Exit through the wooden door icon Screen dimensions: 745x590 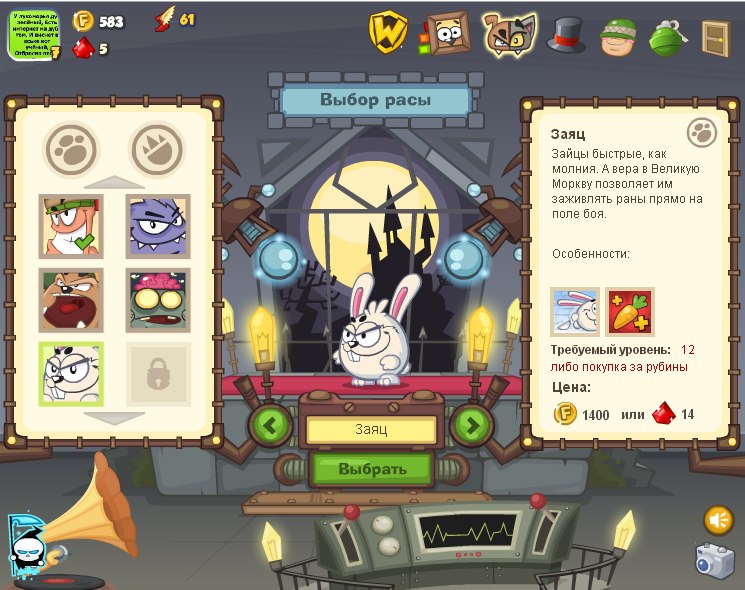pos(715,38)
